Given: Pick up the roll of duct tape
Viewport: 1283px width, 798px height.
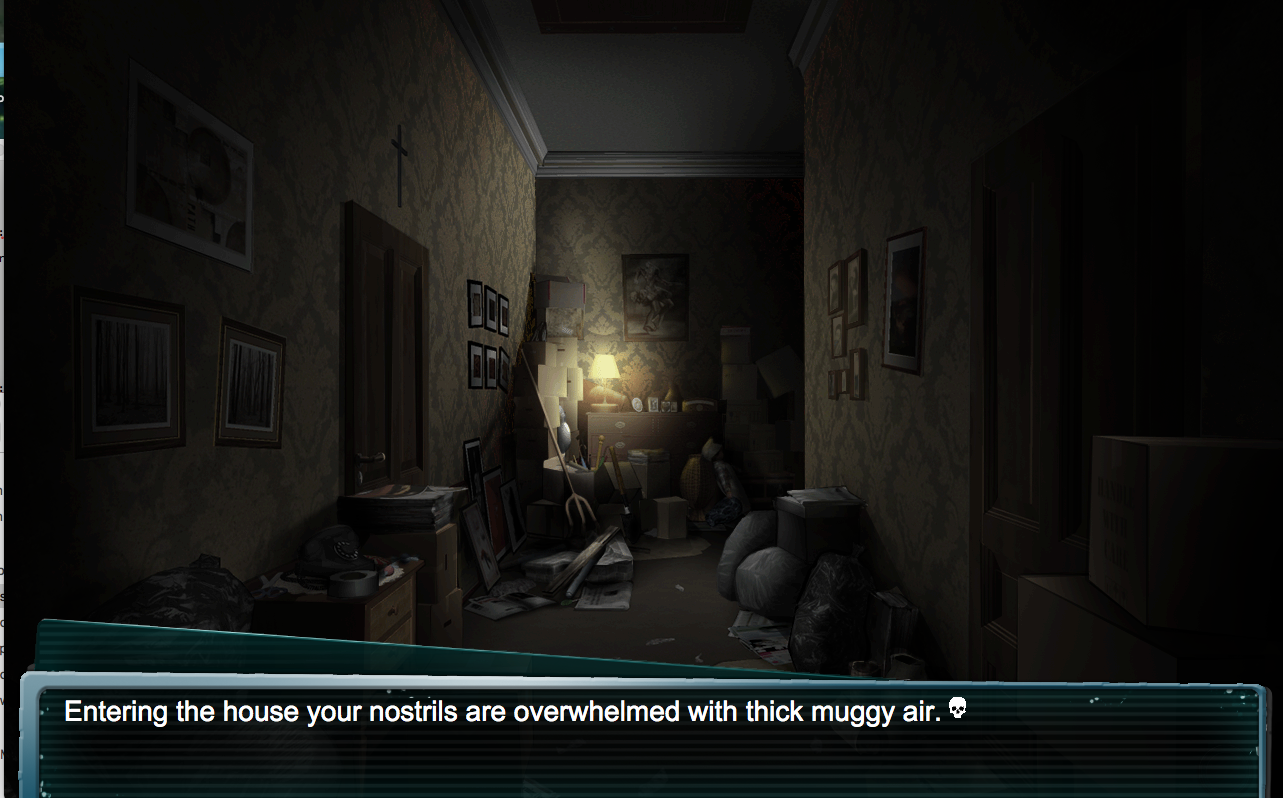Looking at the screenshot, I should click(x=352, y=582).
